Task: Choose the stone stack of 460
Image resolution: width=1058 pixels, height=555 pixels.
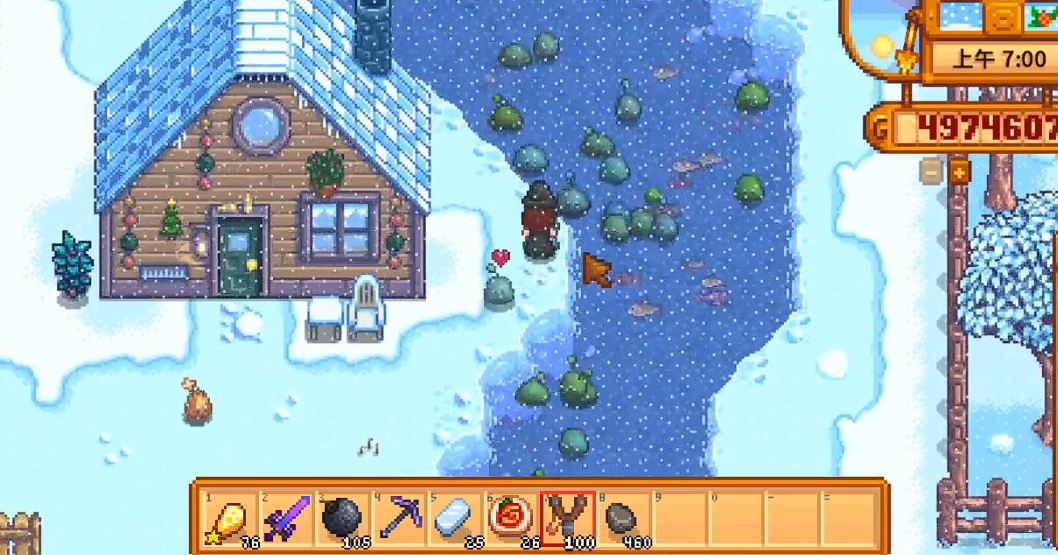Action: click(x=622, y=518)
